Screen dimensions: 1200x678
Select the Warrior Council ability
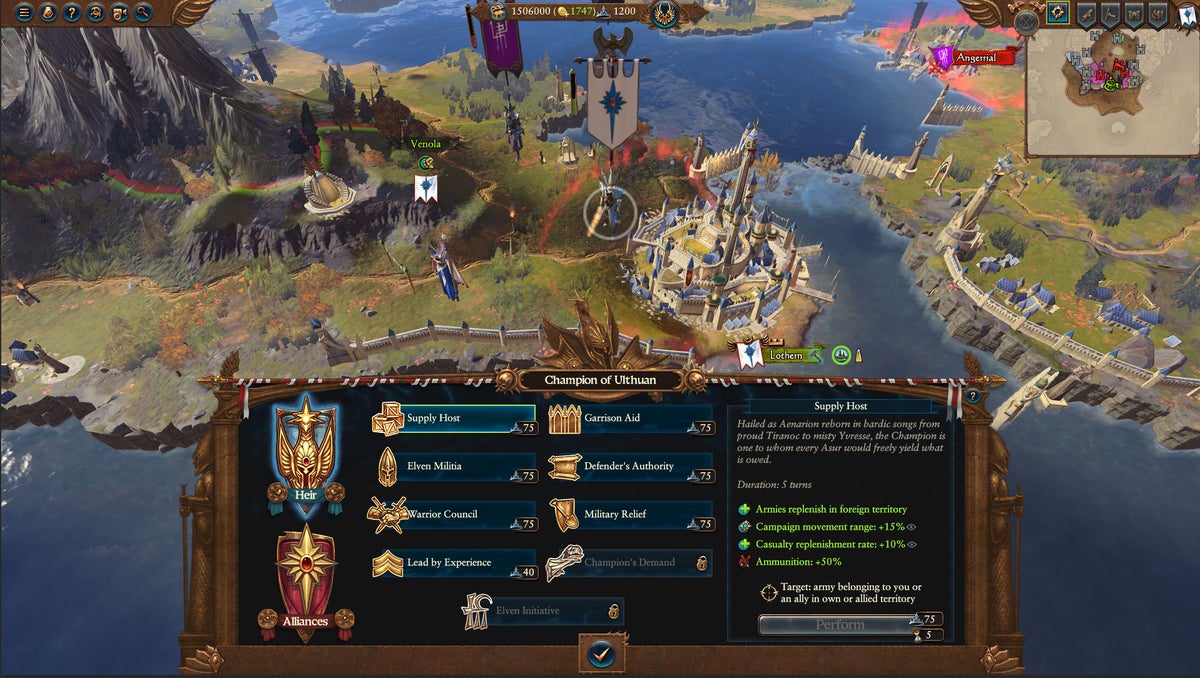tap(453, 515)
